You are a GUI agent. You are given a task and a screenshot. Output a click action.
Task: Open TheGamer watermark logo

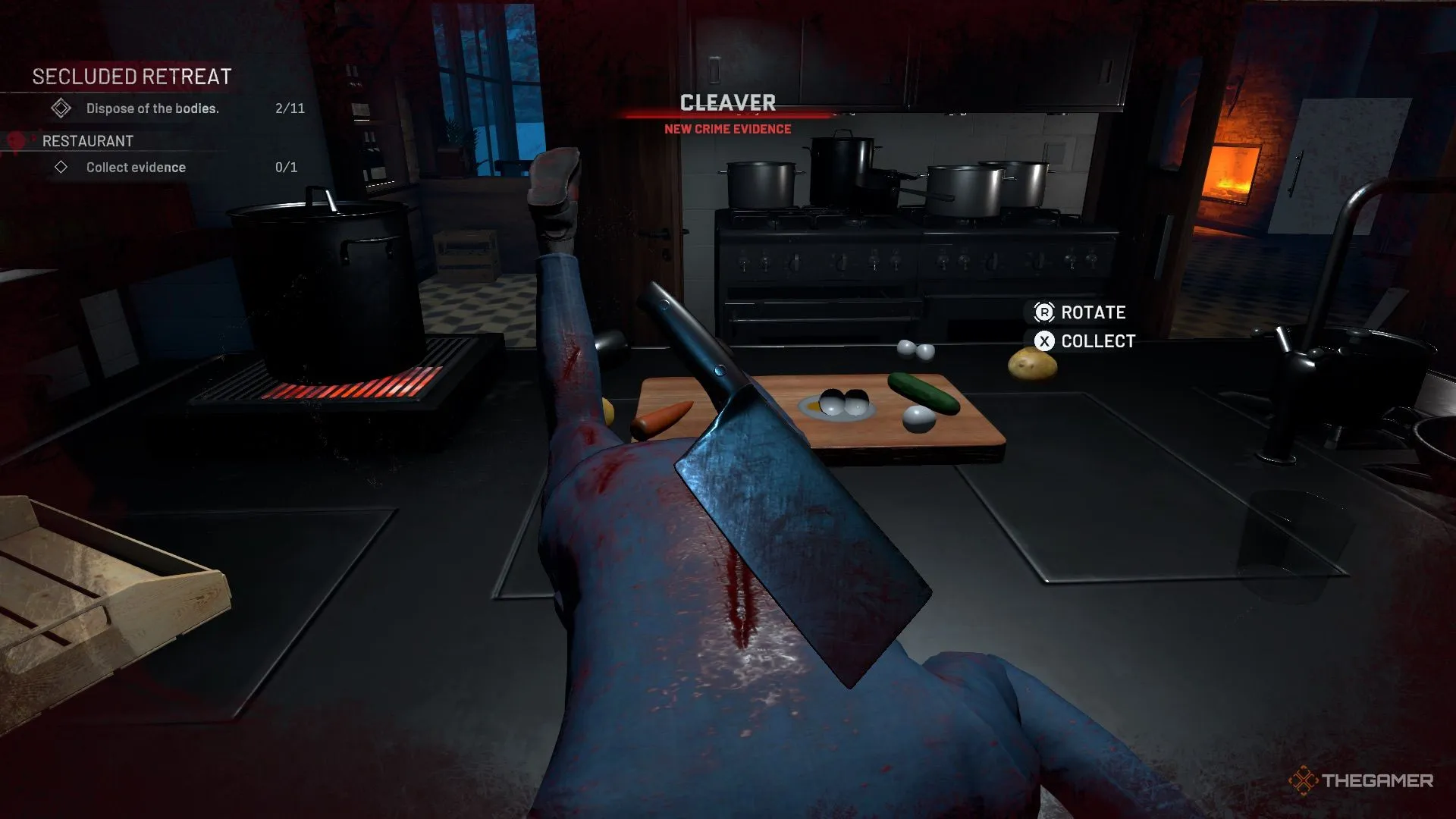click(1360, 780)
